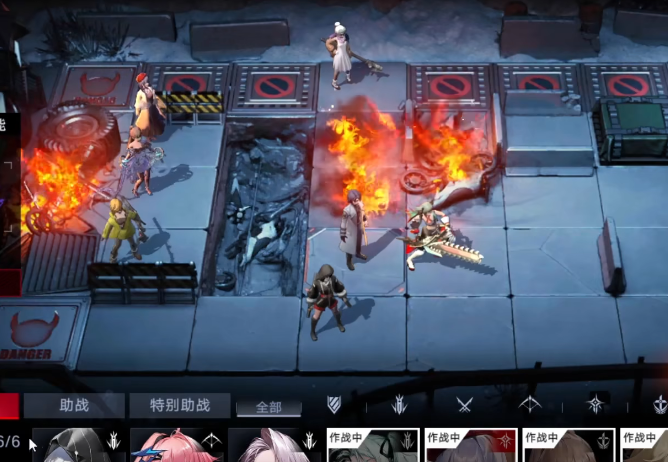Screen dimensions: 668x462
Task: Choose the crossed swords Guard filter
Action: click(x=464, y=404)
